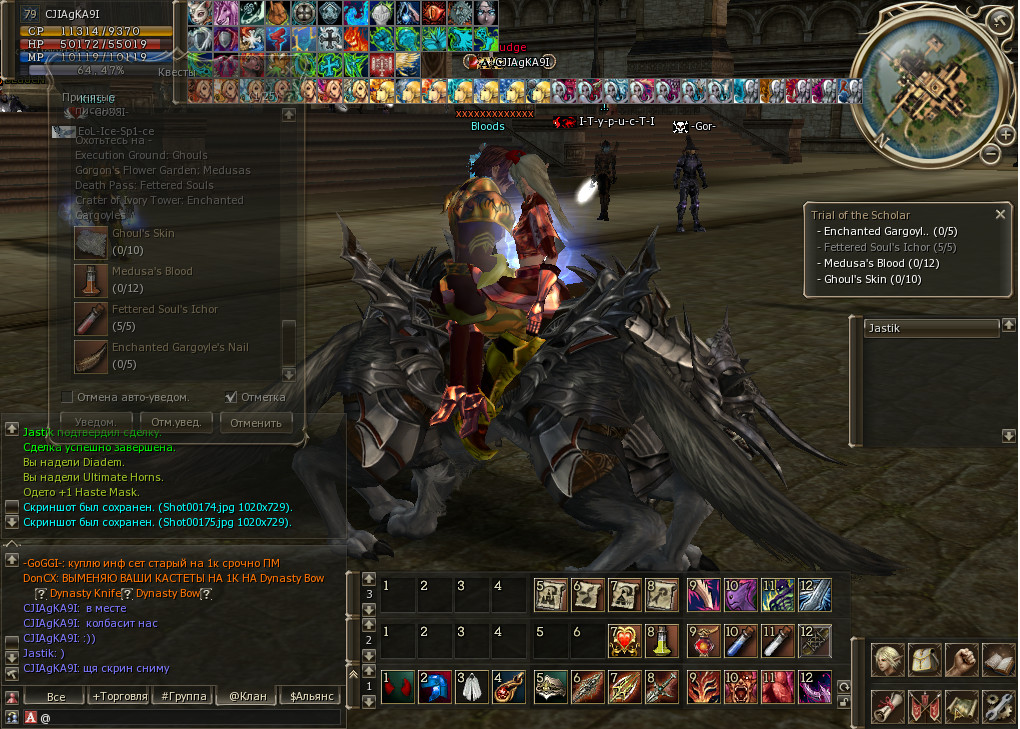Zoom in on the minimap
Viewport: 1020px width, 729px height.
1005,133
